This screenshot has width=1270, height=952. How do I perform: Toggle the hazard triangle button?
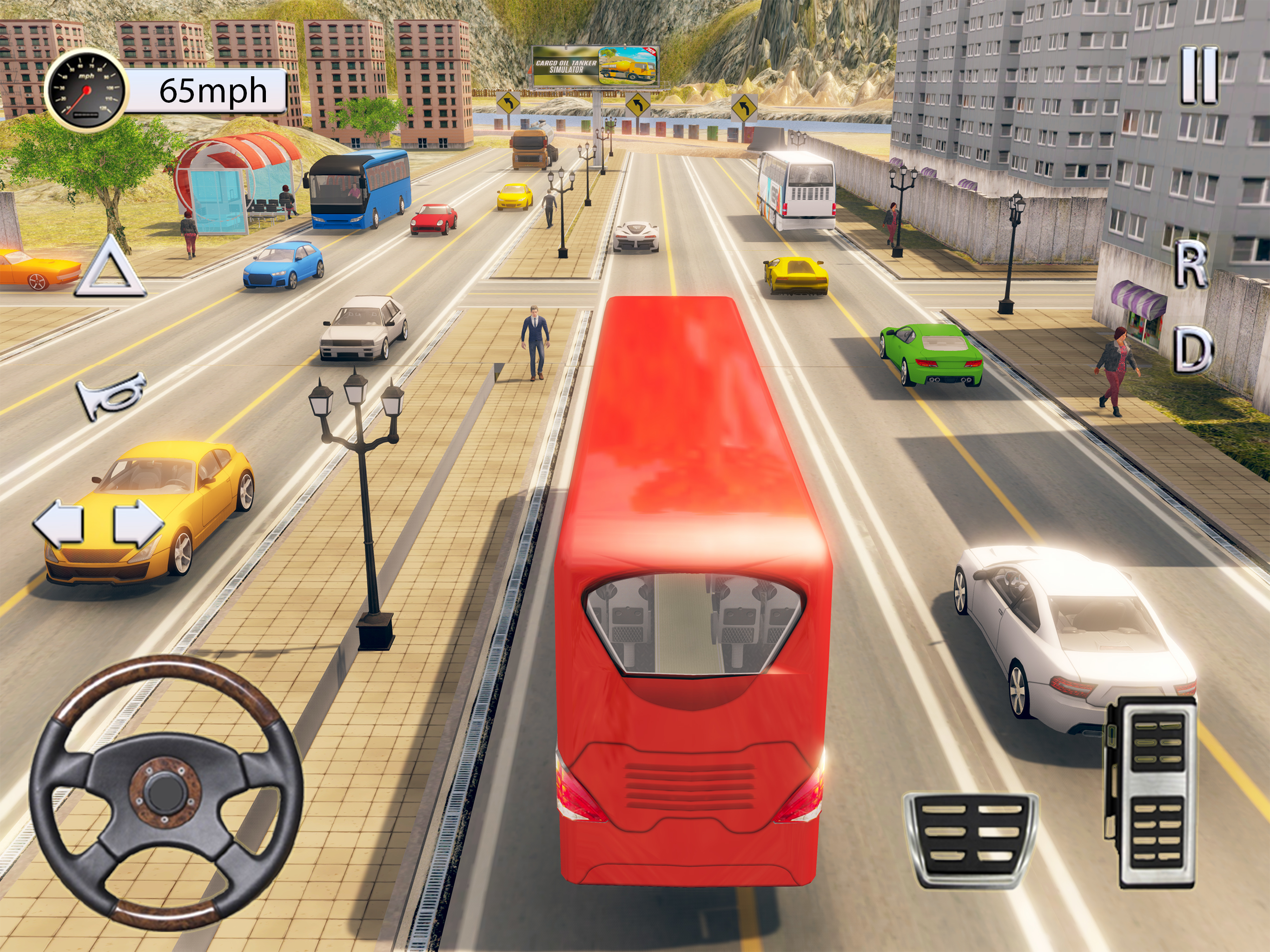110,270
